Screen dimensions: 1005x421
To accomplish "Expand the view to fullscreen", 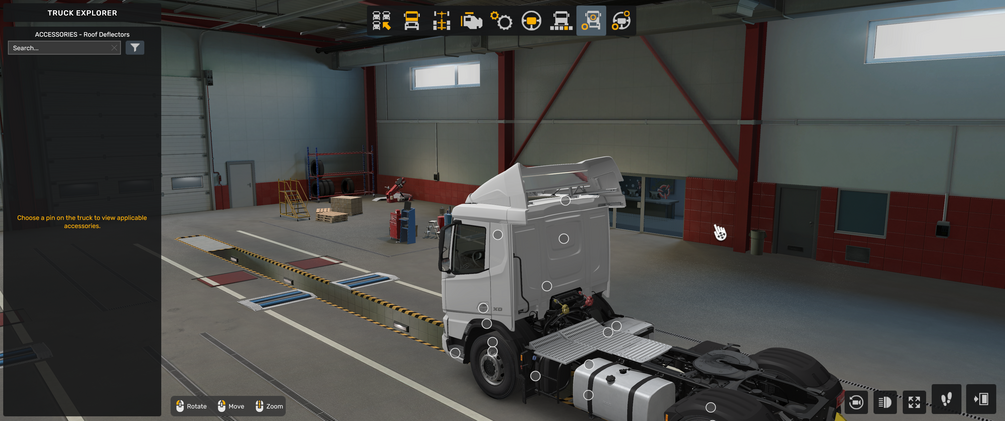I will click(914, 402).
